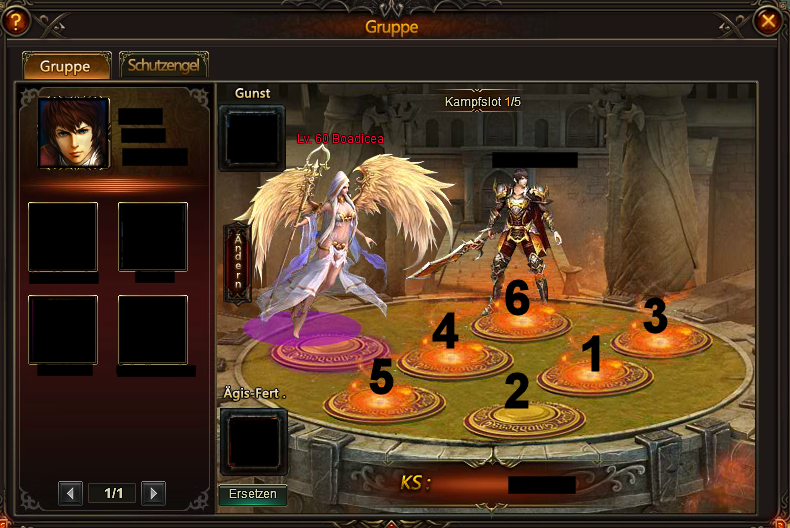Viewport: 790px width, 528px height.
Task: Switch to the Schutzengel tab
Action: [164, 66]
